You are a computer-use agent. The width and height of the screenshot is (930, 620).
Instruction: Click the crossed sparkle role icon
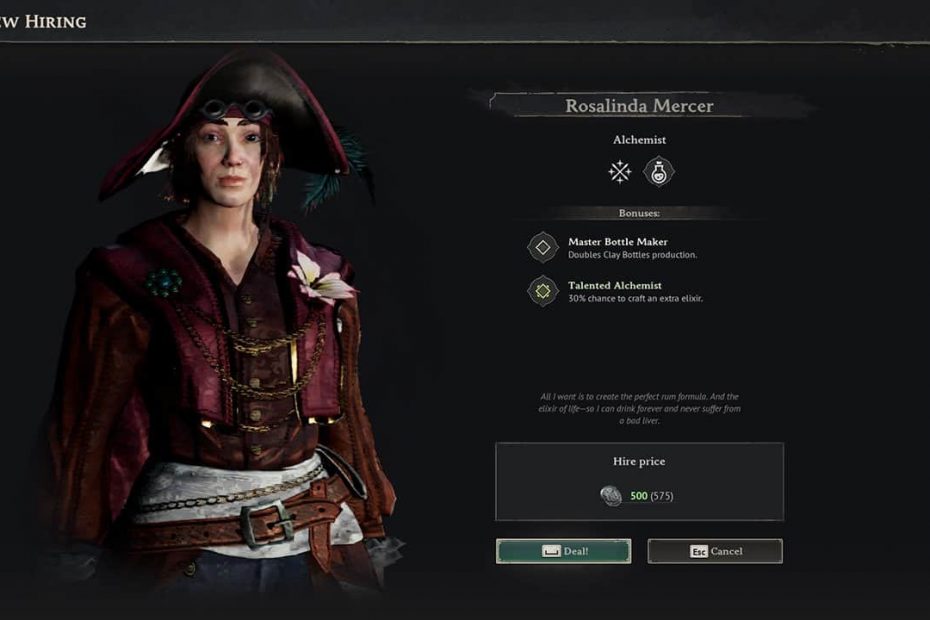620,172
